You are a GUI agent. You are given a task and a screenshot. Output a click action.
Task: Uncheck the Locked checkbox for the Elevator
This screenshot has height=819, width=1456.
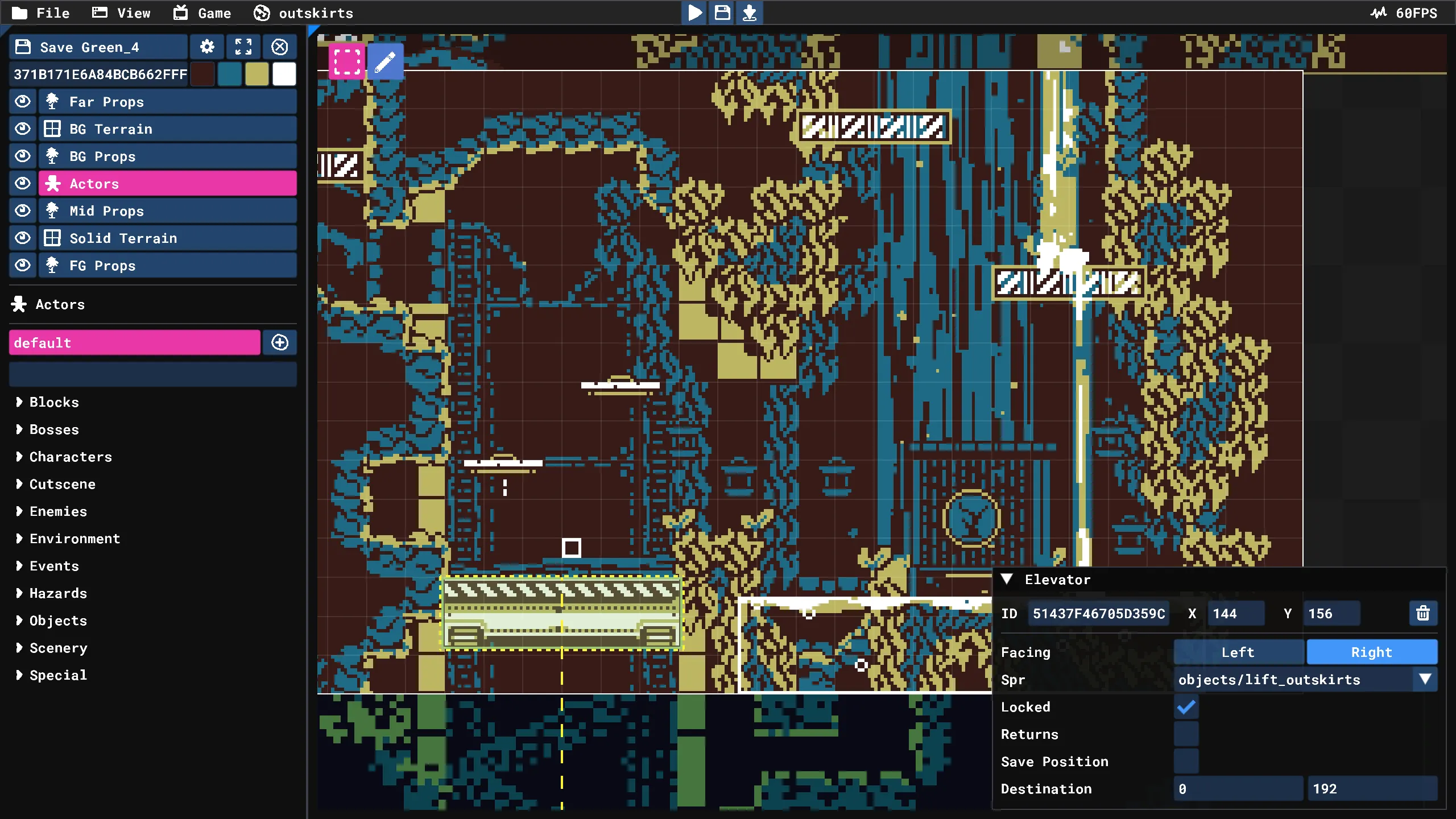tap(1186, 706)
